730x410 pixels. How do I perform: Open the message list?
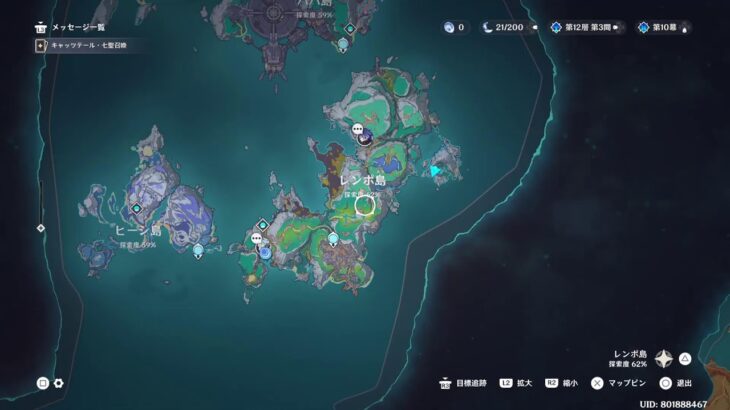coord(70,28)
